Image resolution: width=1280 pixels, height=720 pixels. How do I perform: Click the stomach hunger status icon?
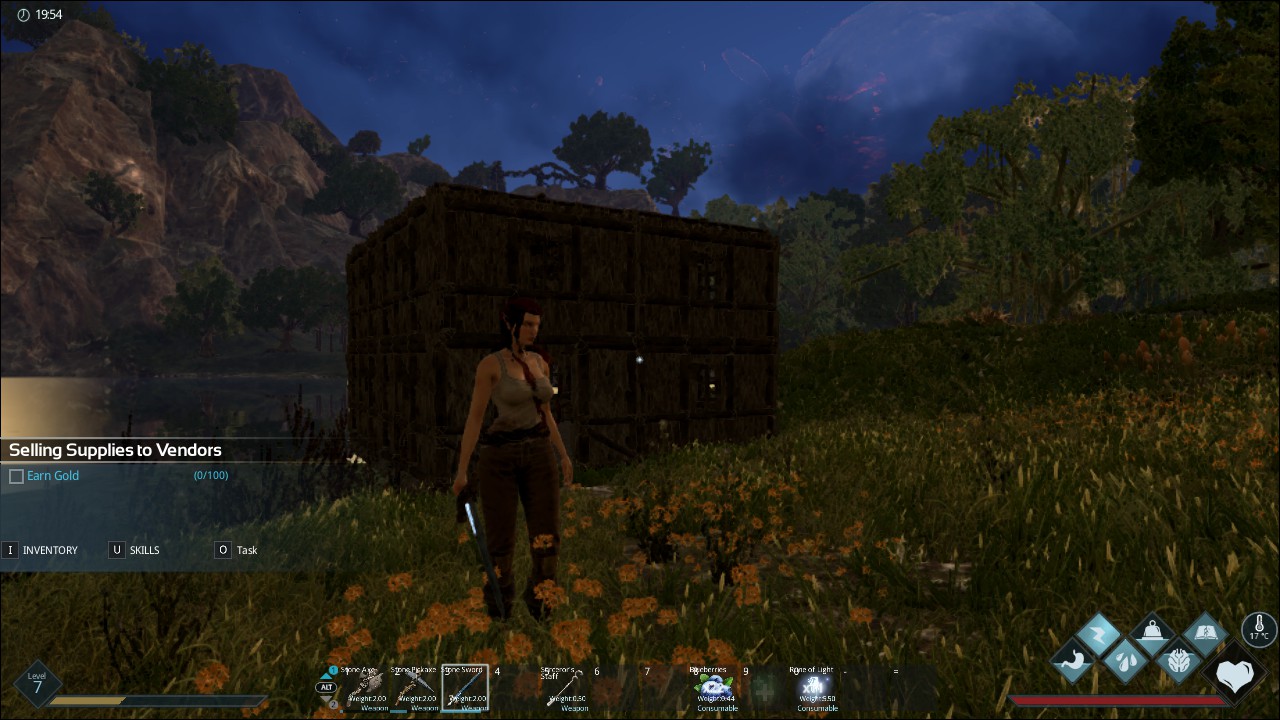1073,661
